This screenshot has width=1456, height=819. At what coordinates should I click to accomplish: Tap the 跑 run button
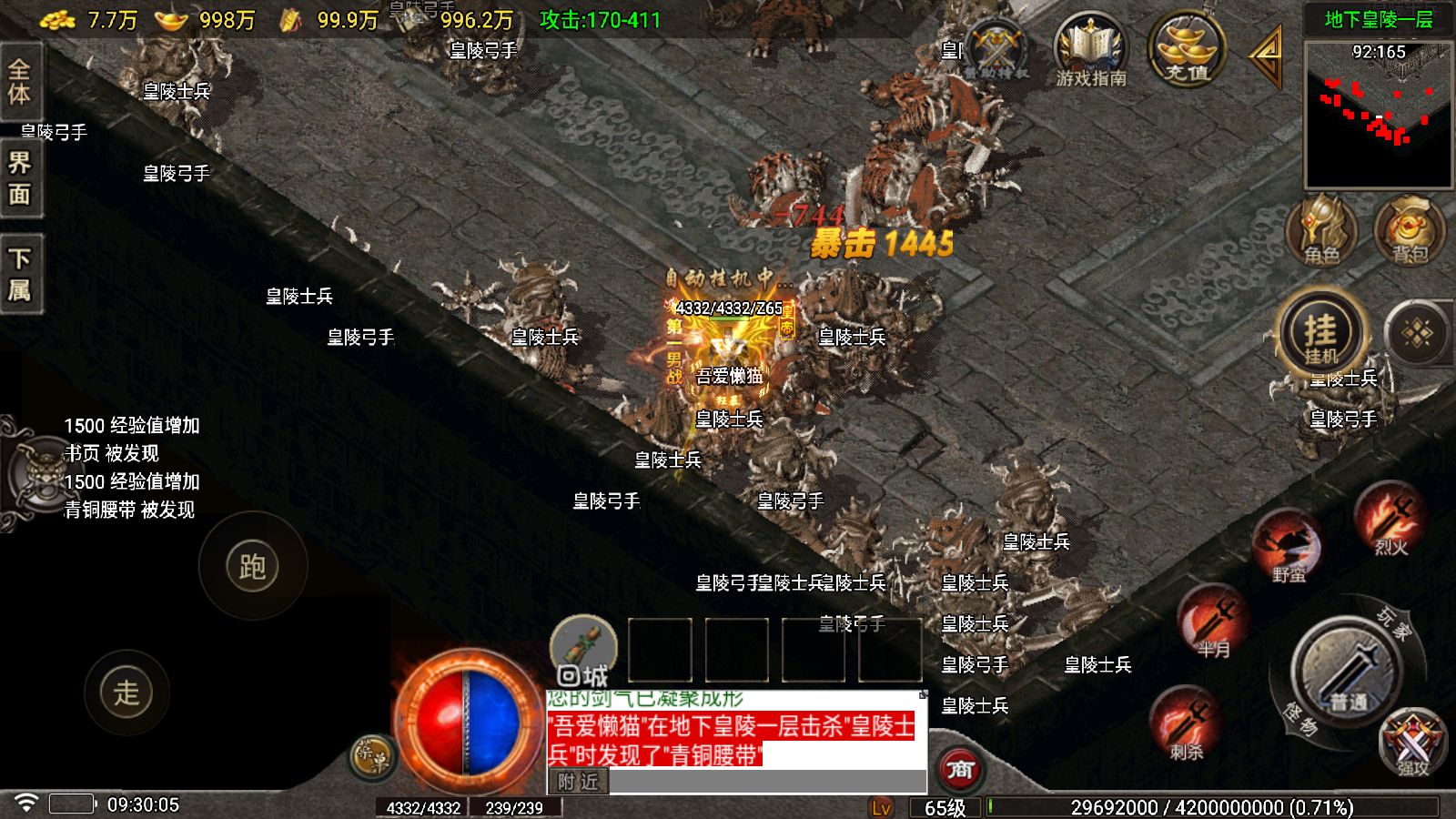(x=253, y=564)
